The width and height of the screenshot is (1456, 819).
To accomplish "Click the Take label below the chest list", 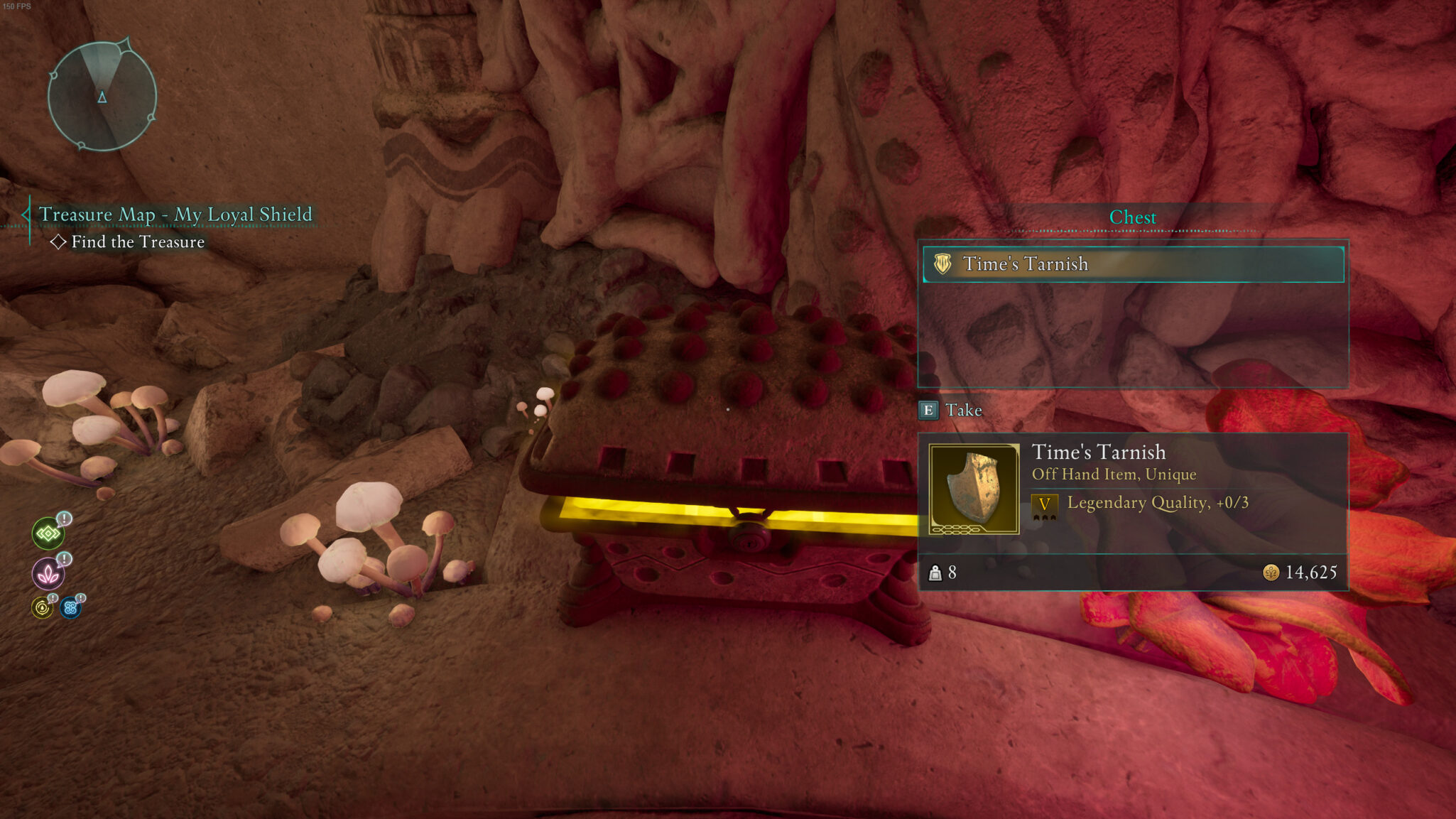I will (962, 411).
